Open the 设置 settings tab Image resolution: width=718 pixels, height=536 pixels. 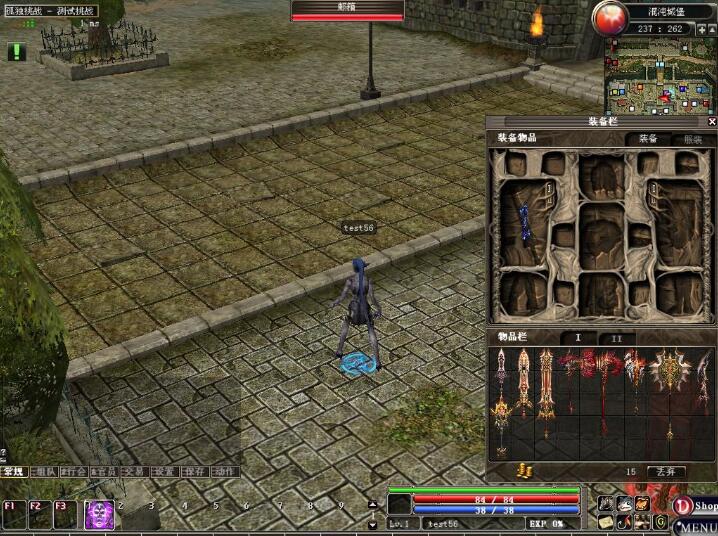164,471
